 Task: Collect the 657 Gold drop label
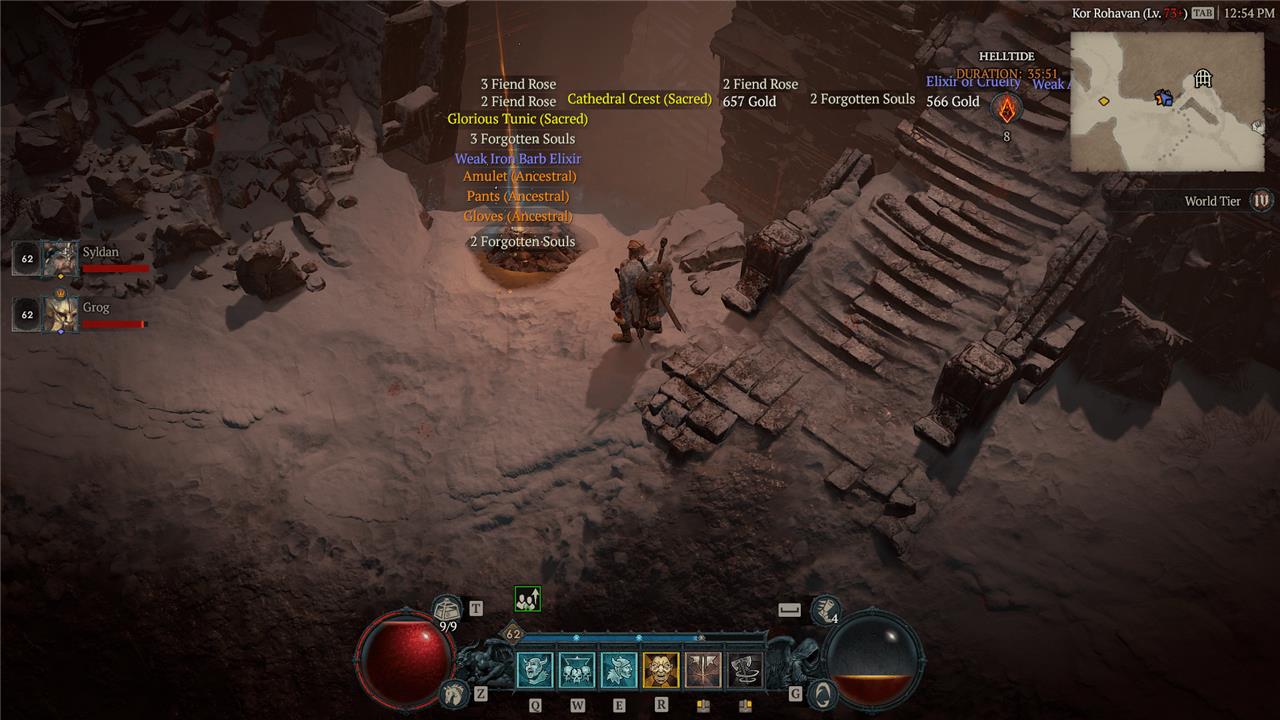point(749,102)
